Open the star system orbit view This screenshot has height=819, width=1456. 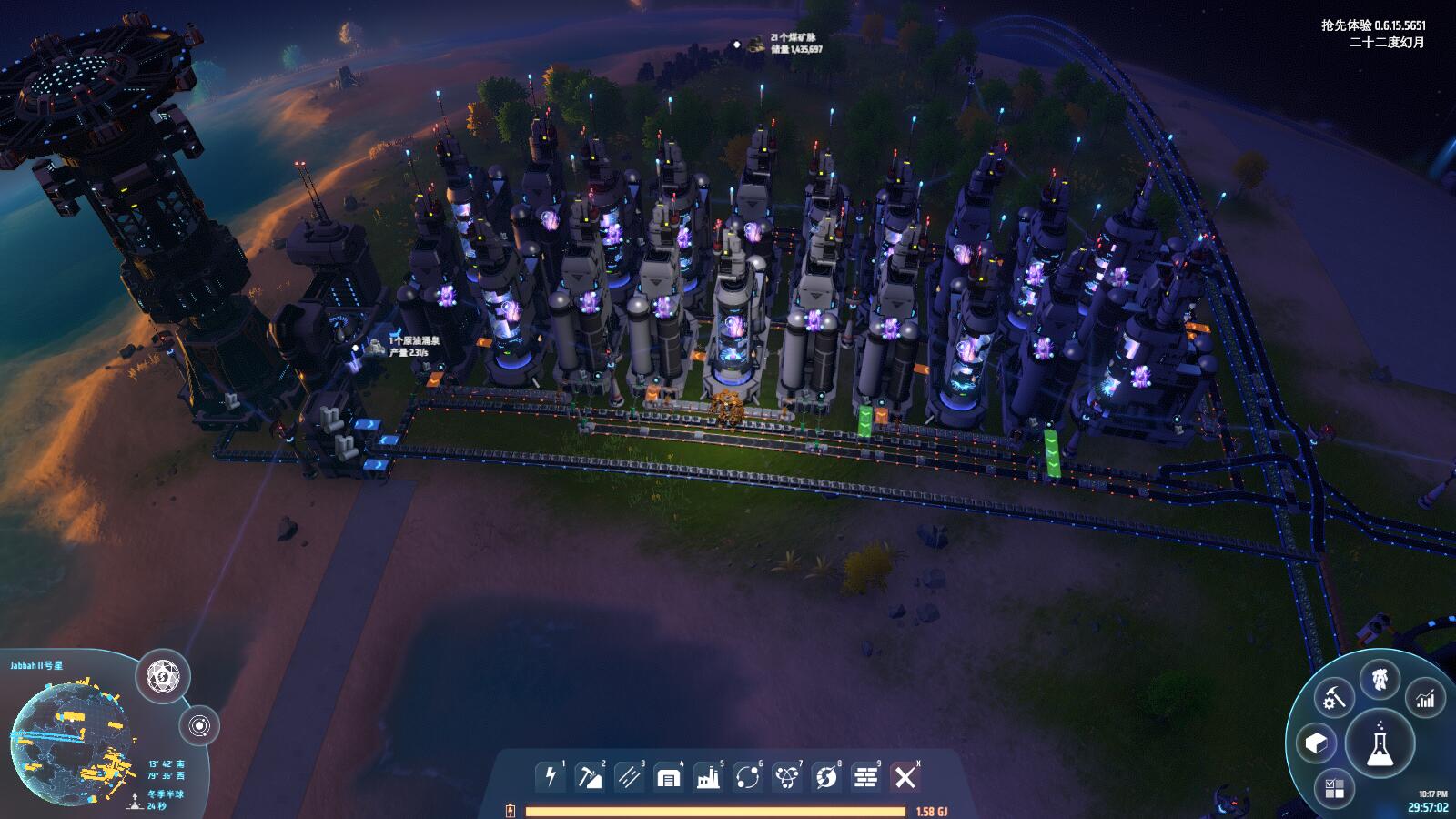[200, 725]
